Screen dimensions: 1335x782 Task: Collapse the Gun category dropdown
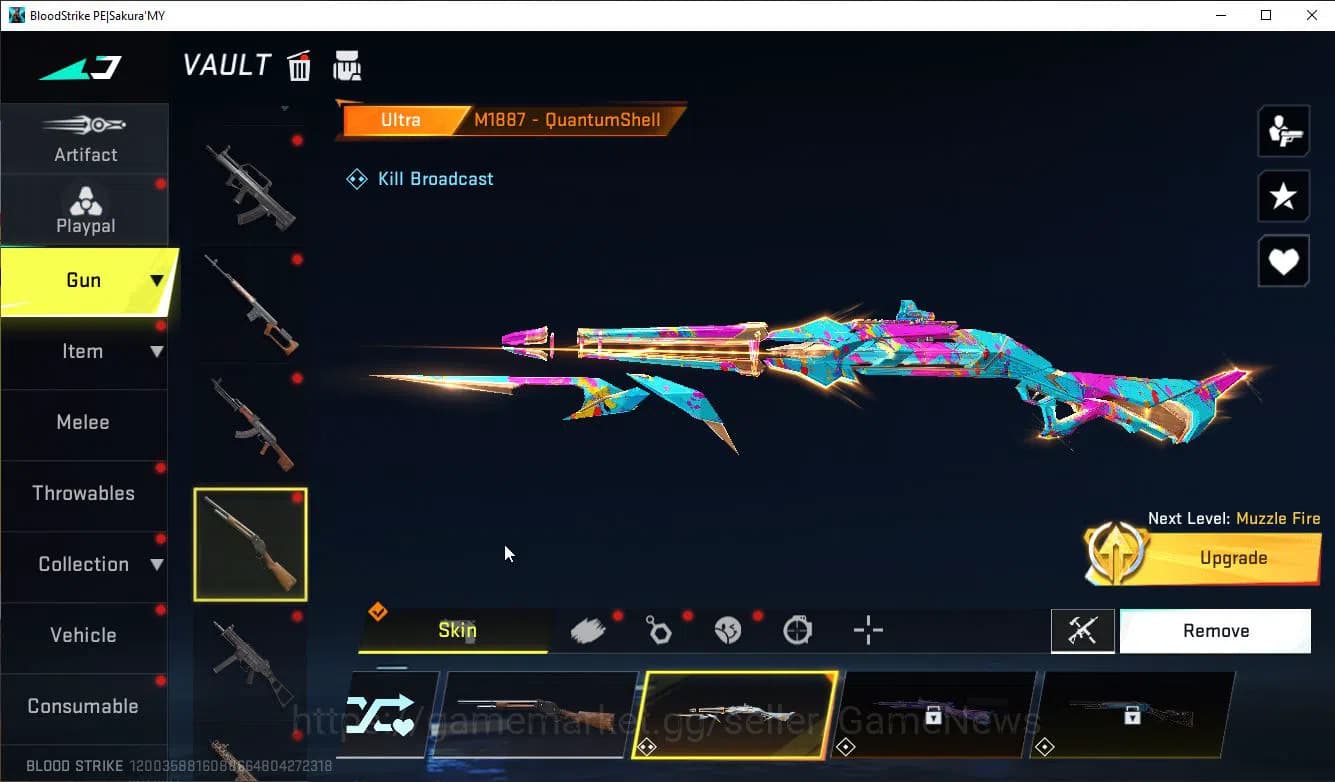[155, 281]
